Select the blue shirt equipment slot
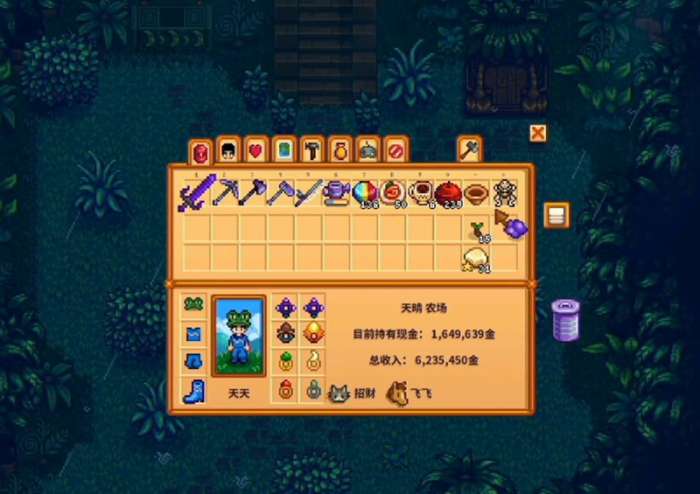Viewport: 700px width, 494px height. pos(194,333)
